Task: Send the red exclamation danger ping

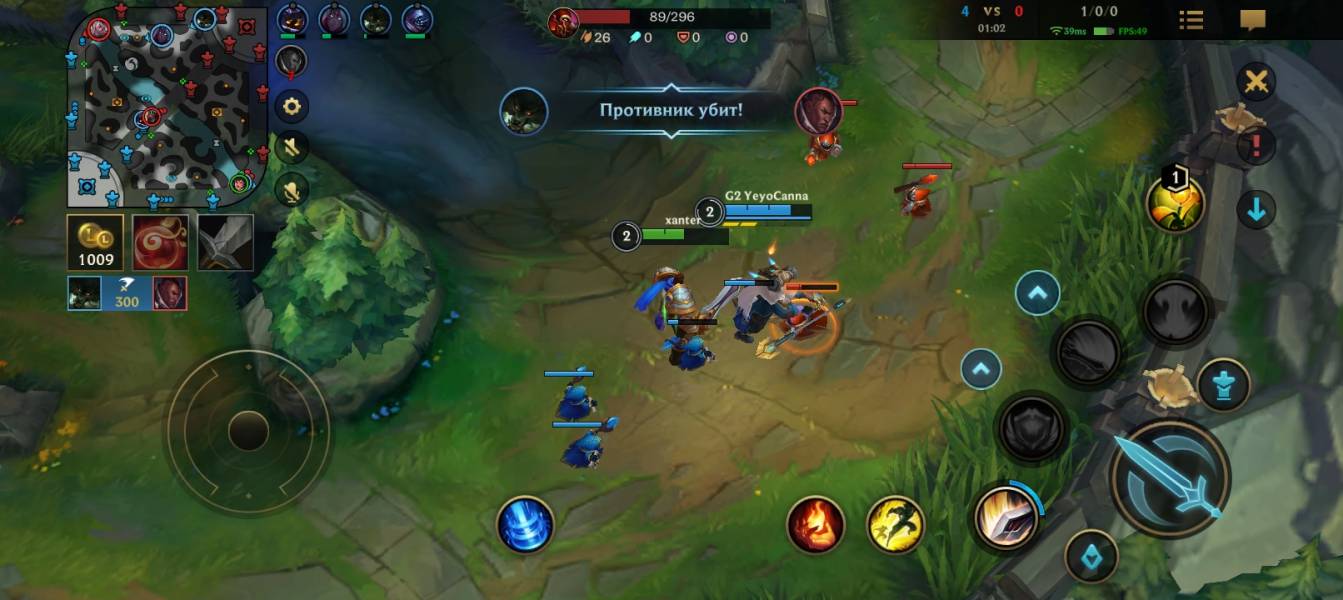Action: tap(1256, 146)
